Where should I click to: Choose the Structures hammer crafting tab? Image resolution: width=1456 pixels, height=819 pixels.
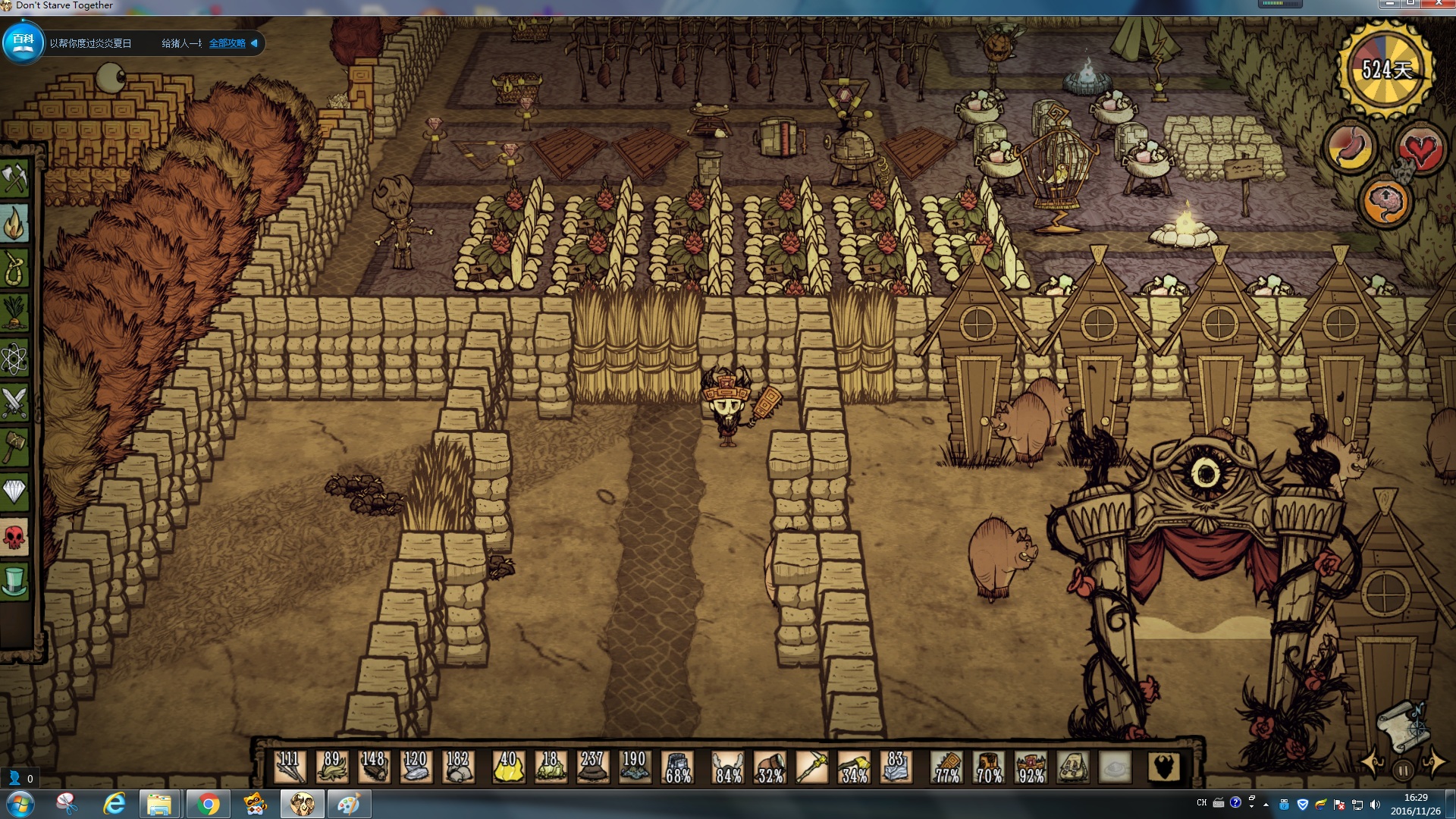coord(14,447)
